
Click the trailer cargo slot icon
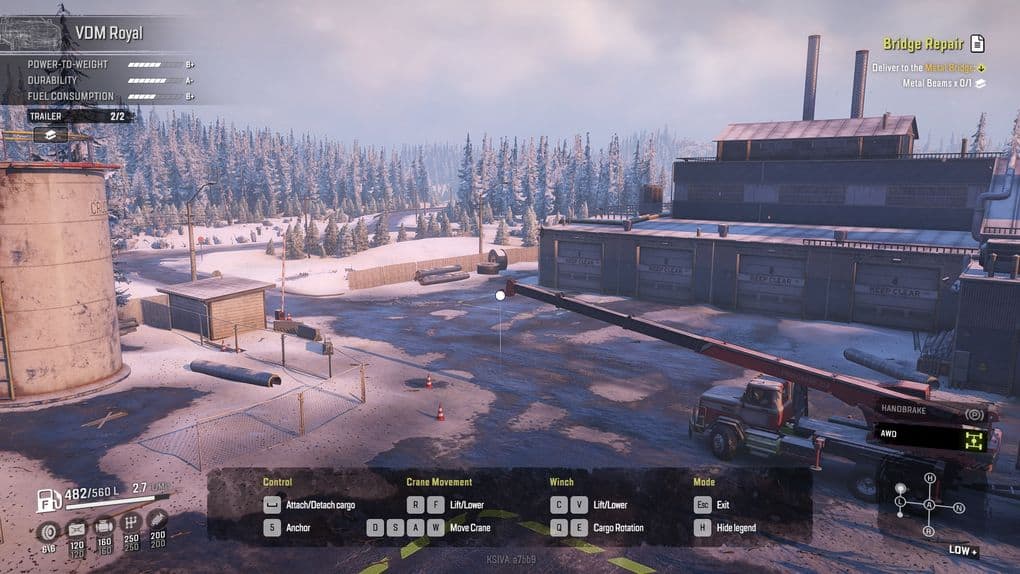pyautogui.click(x=50, y=134)
